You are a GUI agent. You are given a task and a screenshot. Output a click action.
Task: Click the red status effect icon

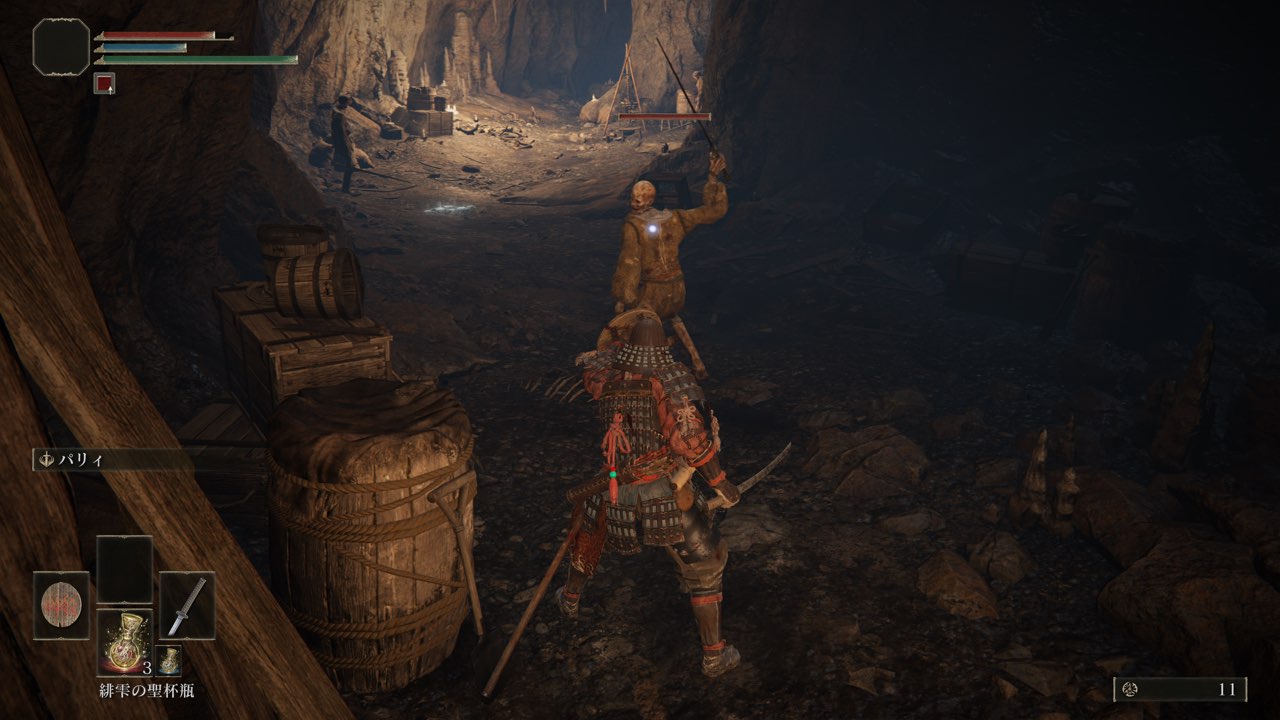pyautogui.click(x=104, y=84)
